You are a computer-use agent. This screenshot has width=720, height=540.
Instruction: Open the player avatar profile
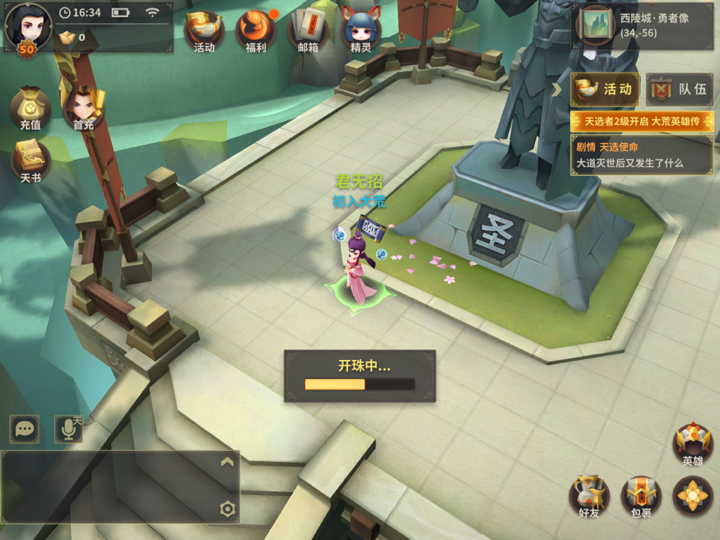26,27
